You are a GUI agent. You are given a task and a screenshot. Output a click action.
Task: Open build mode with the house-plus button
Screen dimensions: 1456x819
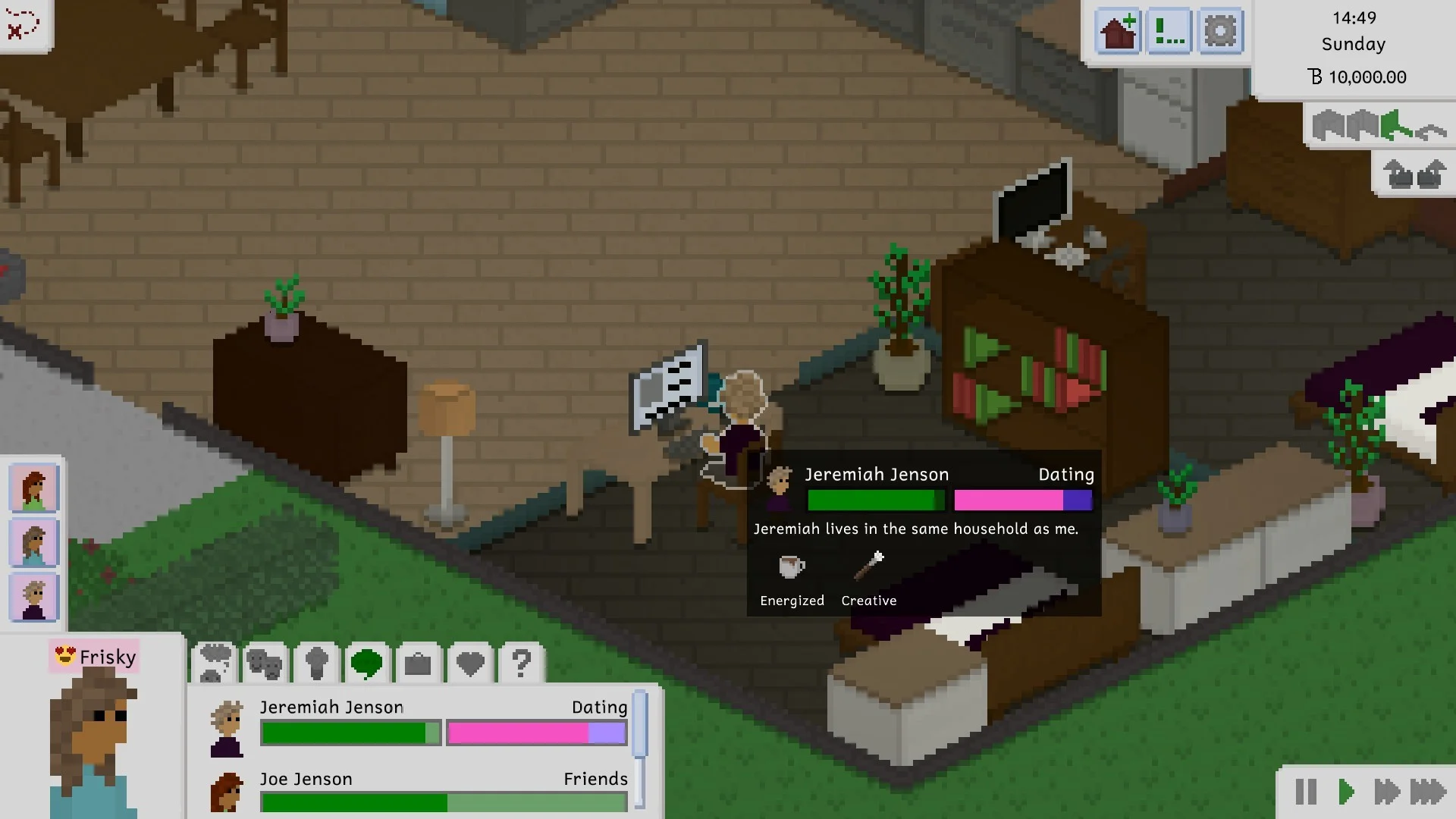[1119, 32]
